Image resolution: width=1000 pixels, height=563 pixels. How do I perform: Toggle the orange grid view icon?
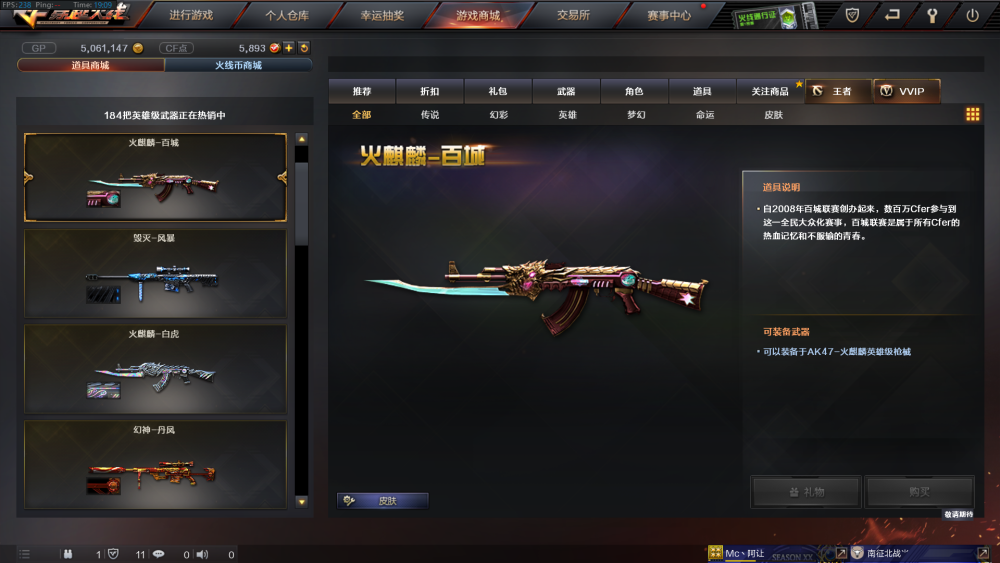[x=972, y=115]
